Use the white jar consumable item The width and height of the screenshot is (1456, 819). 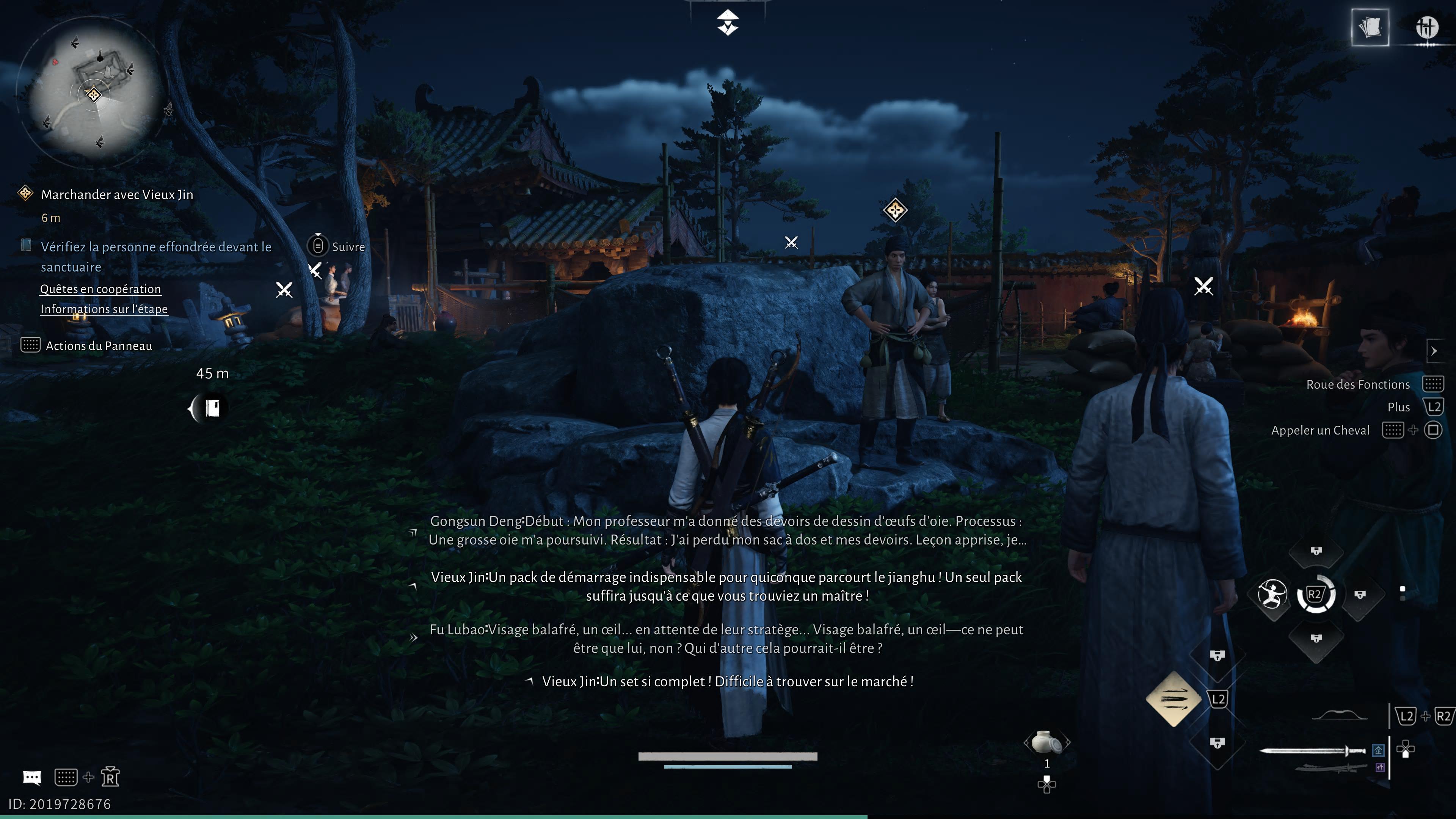click(1046, 742)
